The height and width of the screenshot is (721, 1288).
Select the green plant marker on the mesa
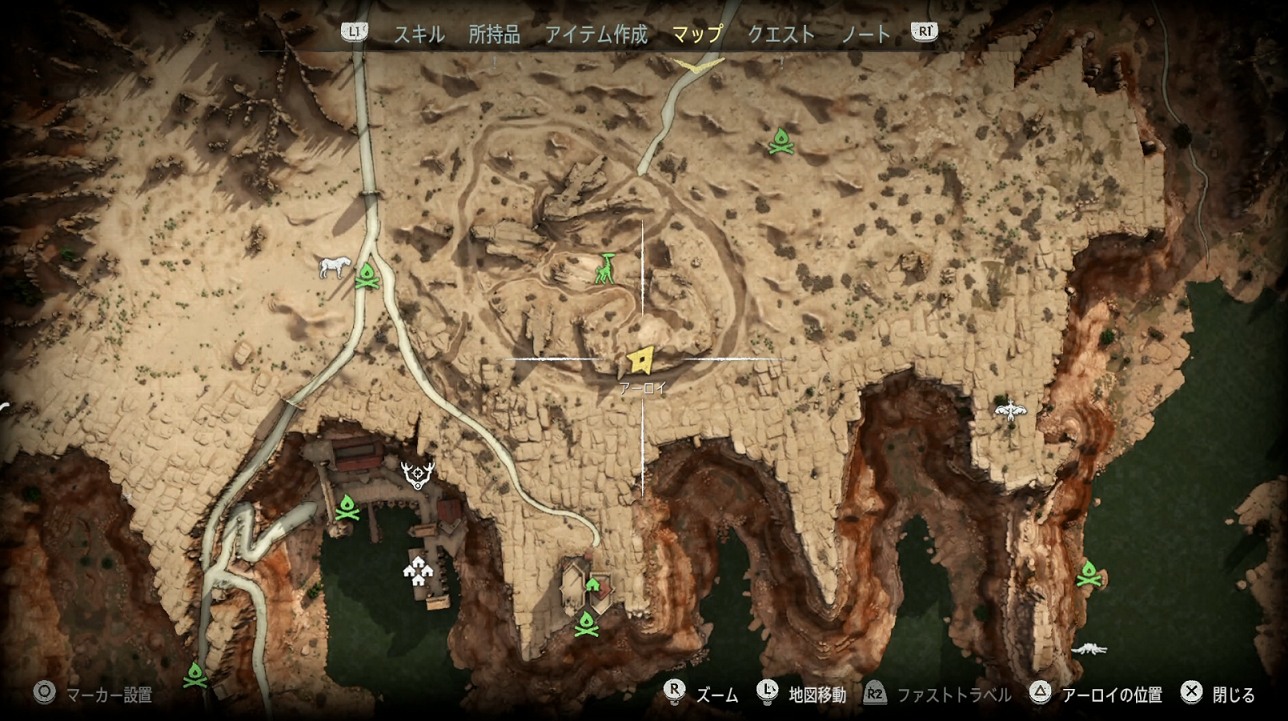point(606,268)
